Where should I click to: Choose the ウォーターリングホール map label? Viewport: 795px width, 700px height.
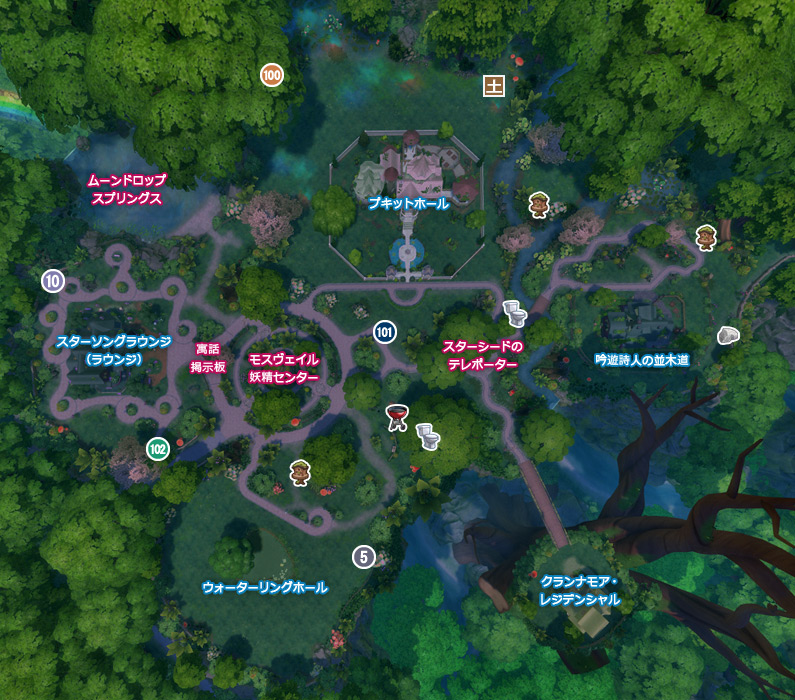point(265,586)
